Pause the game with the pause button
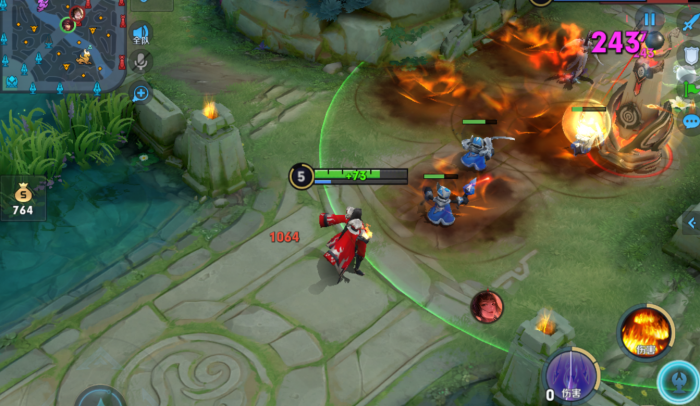 pos(650,19)
